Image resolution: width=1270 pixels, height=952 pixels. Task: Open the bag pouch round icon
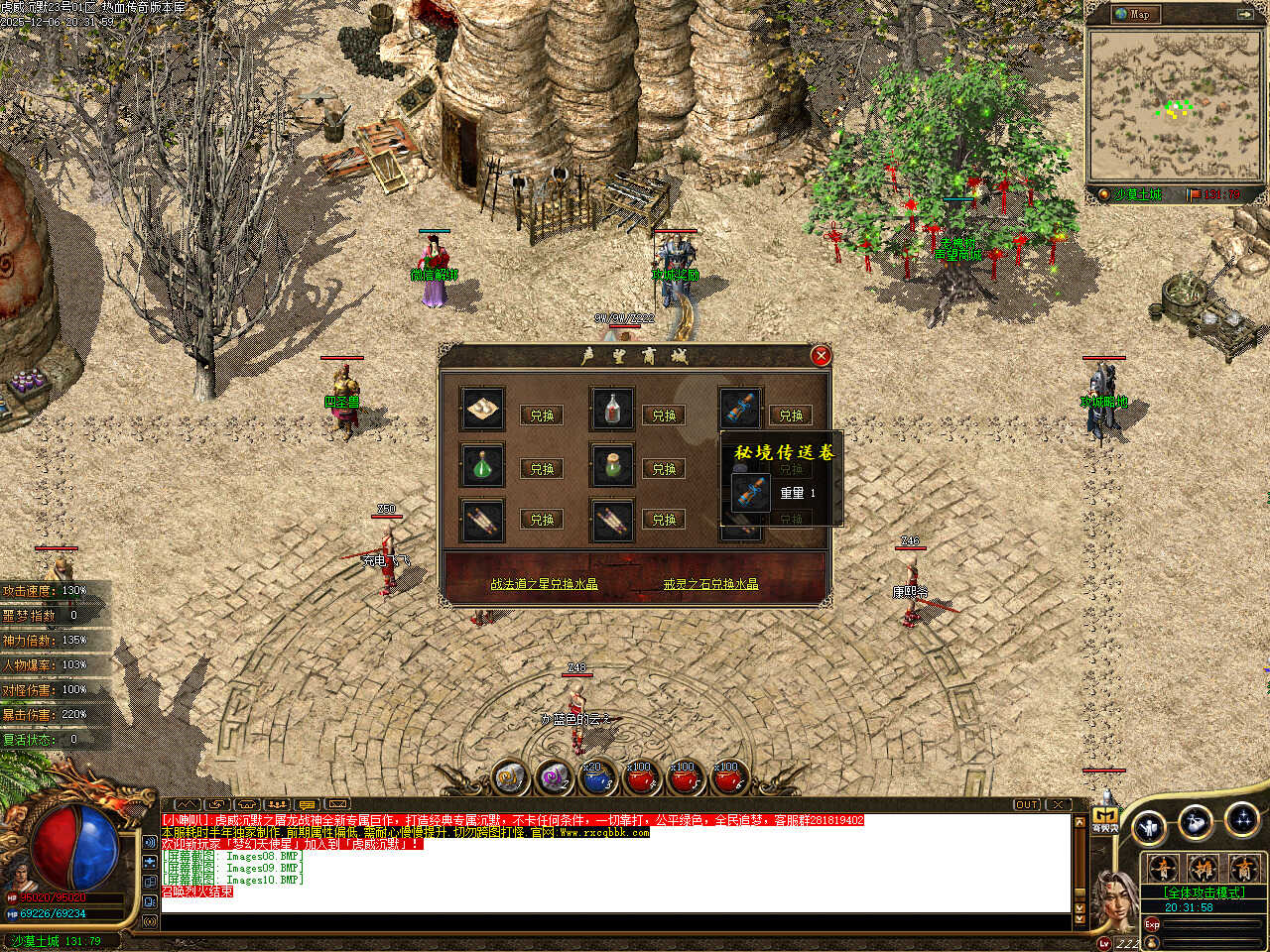(1196, 822)
